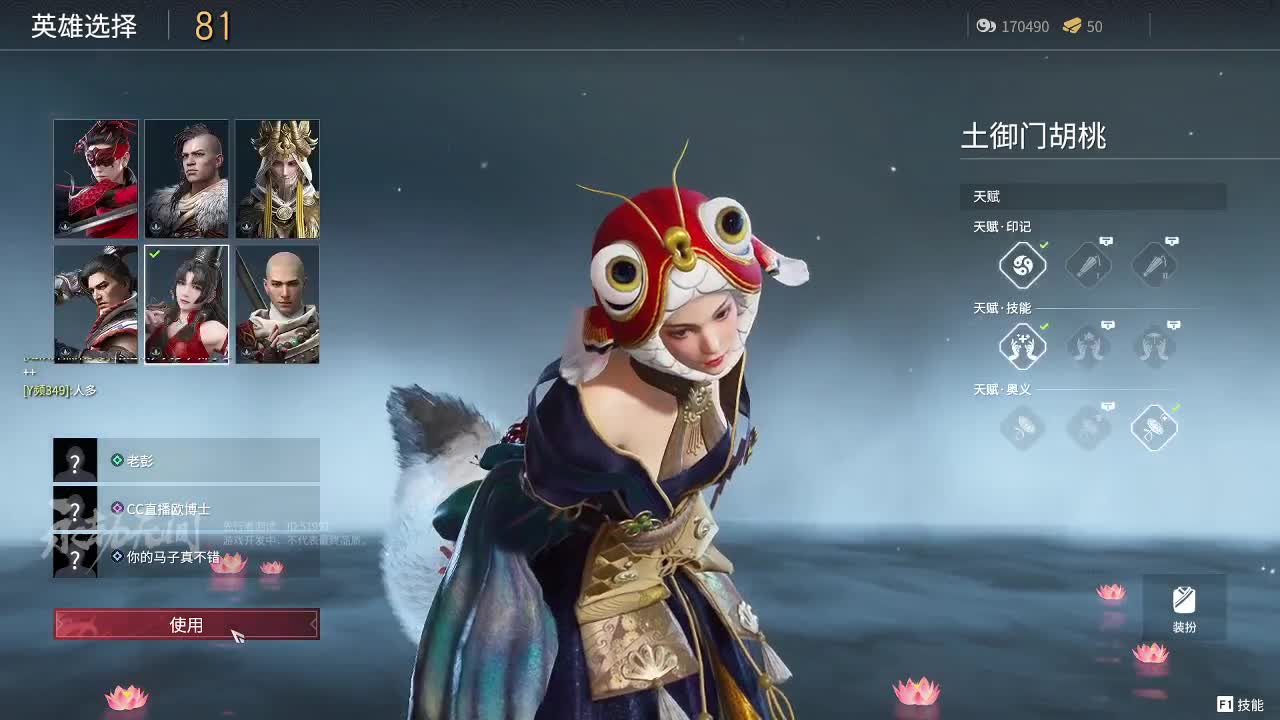Click teammate row CC直播欧博士

point(187,508)
